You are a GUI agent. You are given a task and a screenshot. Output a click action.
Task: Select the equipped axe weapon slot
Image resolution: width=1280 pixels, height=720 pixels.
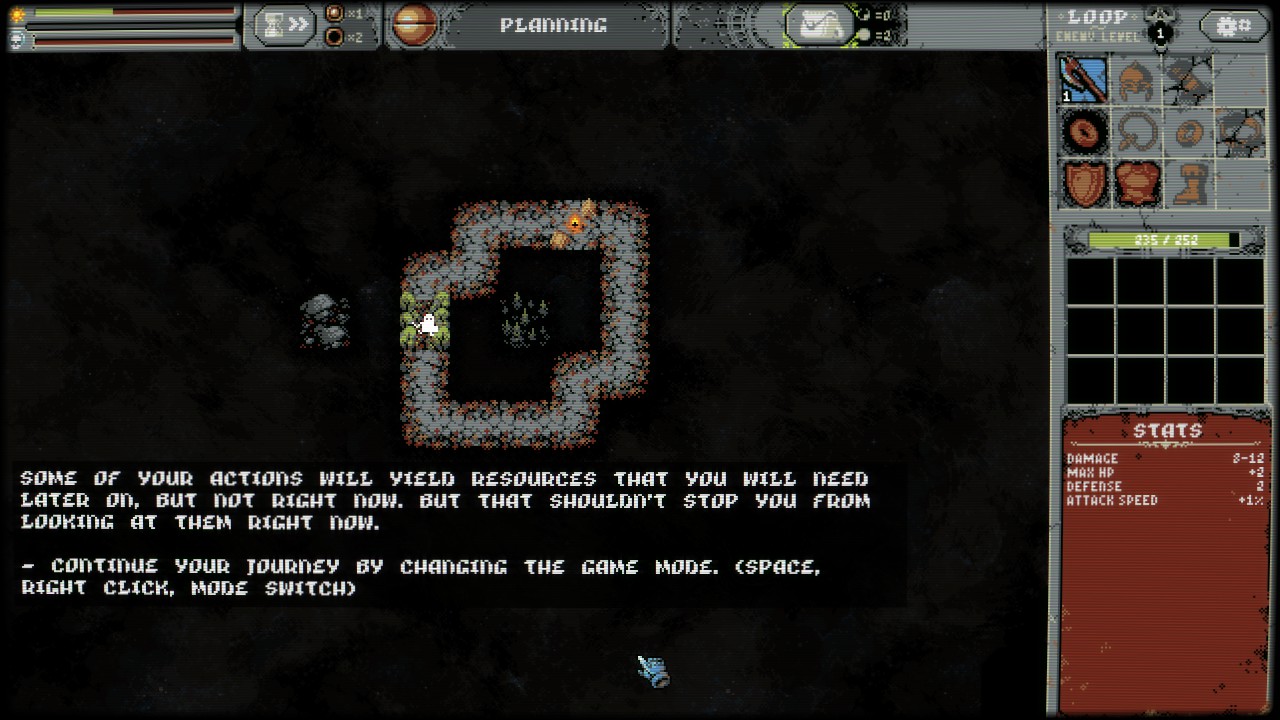coord(1084,80)
